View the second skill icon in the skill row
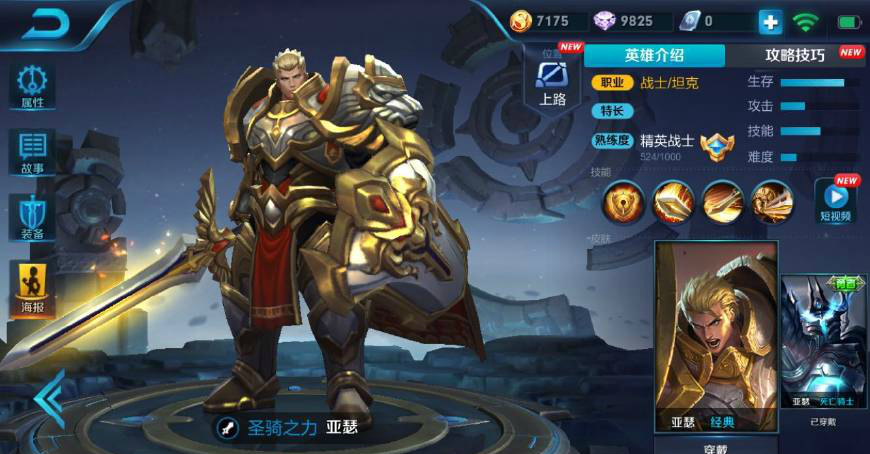 673,203
